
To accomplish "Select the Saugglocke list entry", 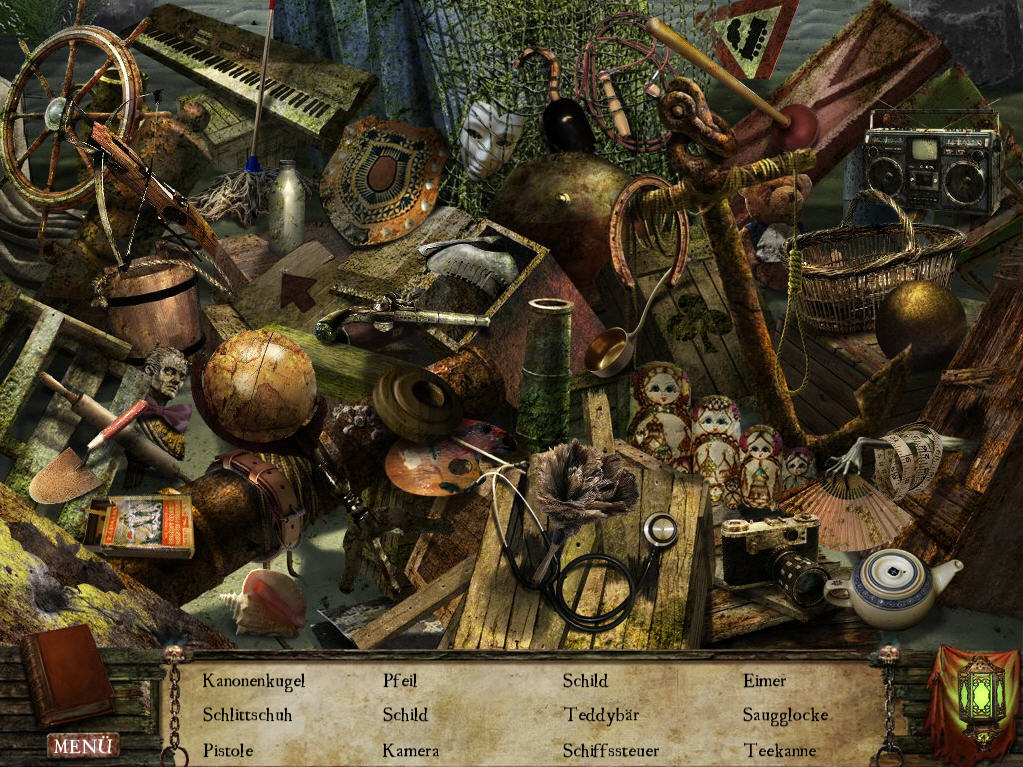I will (785, 715).
